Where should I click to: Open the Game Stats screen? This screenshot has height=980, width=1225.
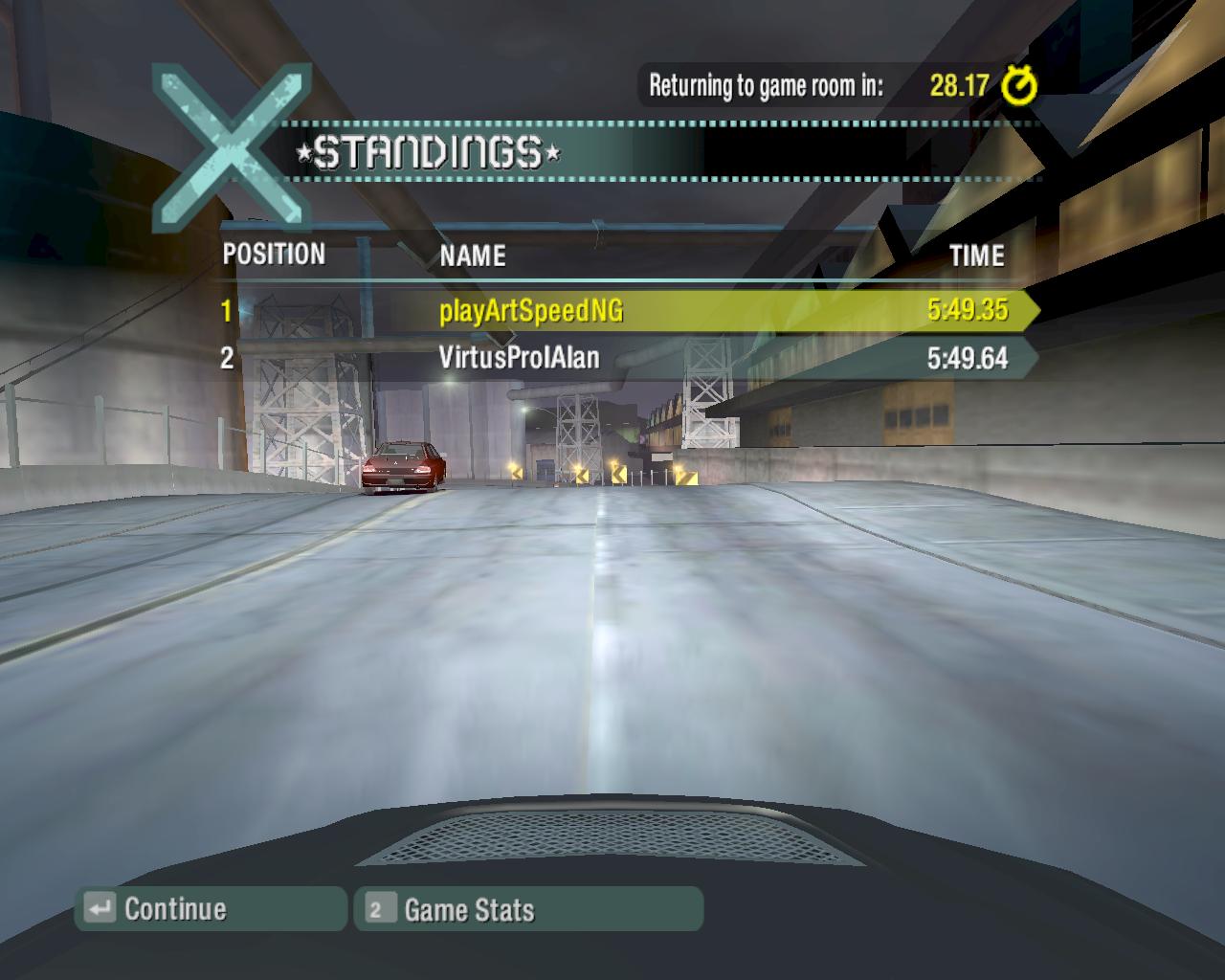pyautogui.click(x=528, y=909)
